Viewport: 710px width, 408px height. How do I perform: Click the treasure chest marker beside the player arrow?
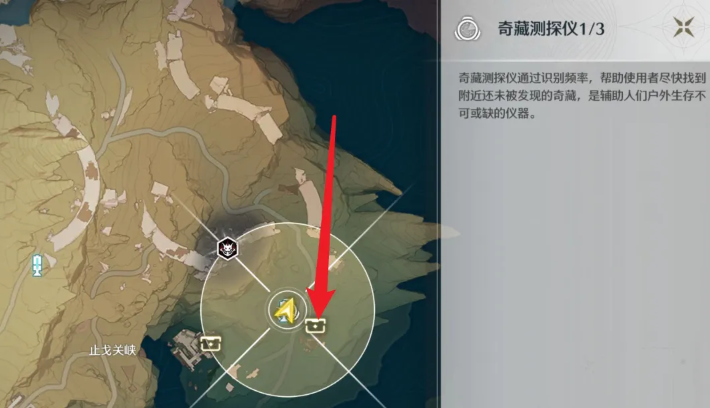tap(317, 324)
